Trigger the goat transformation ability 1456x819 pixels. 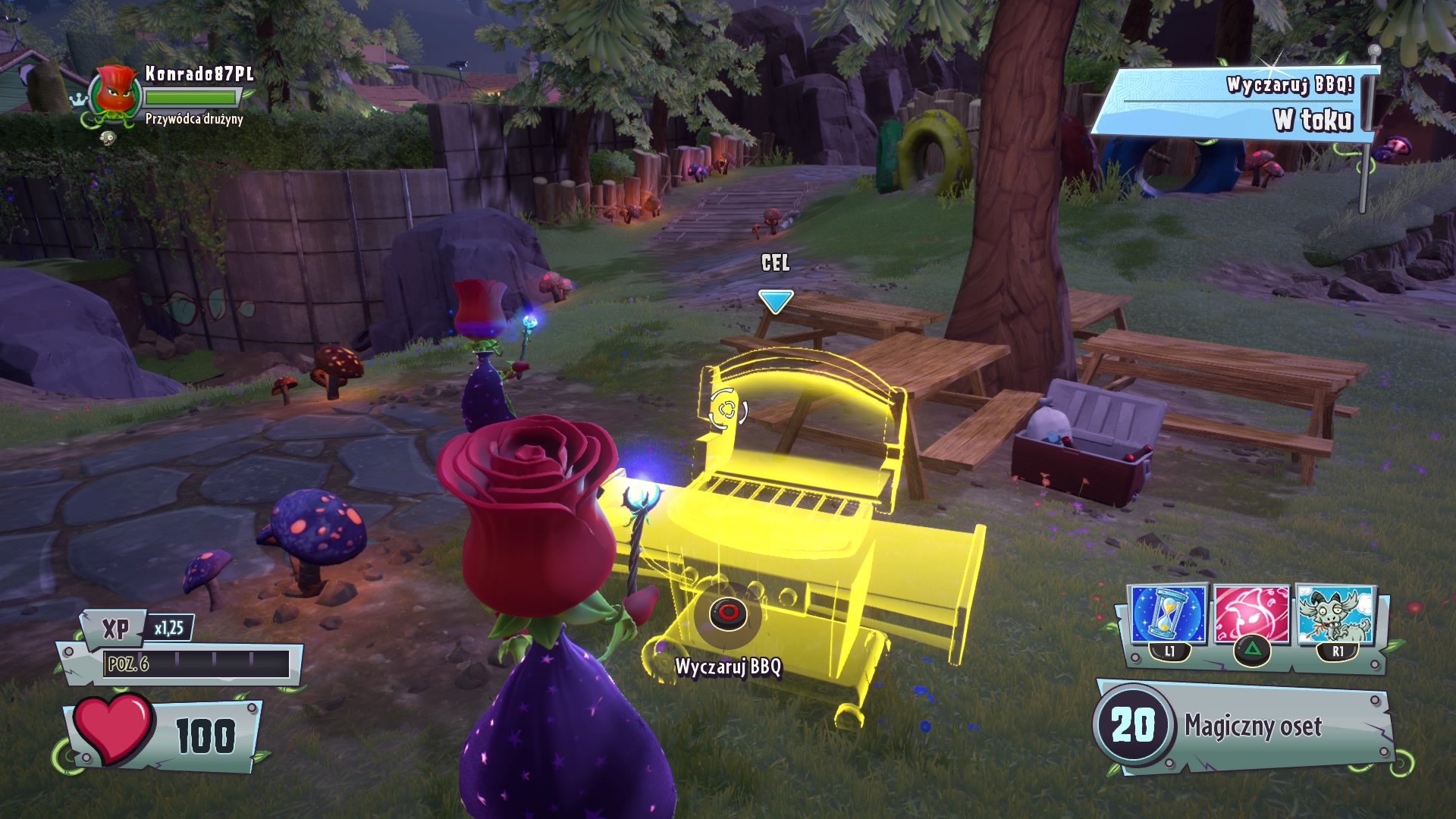click(x=1335, y=616)
